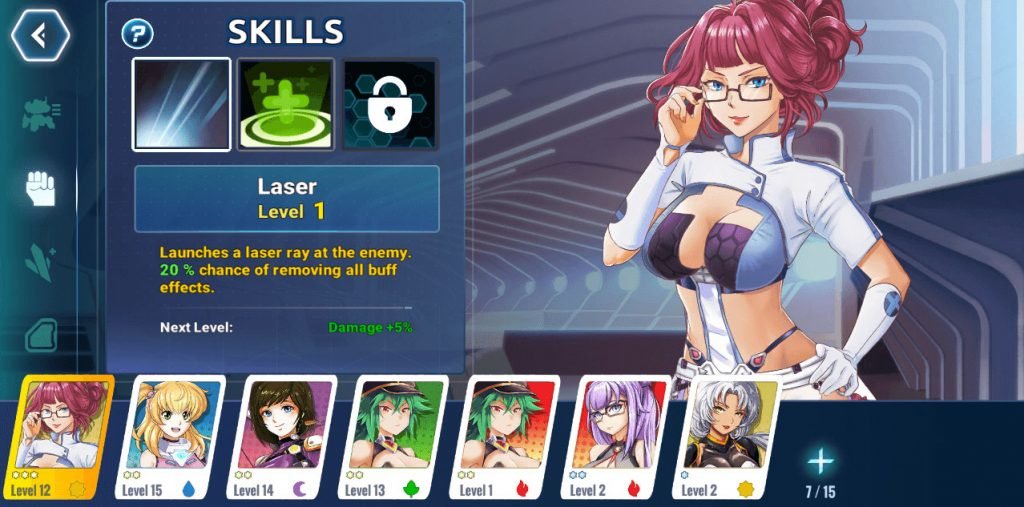Go back using the hexagon arrow button
1024x507 pixels.
tap(40, 36)
